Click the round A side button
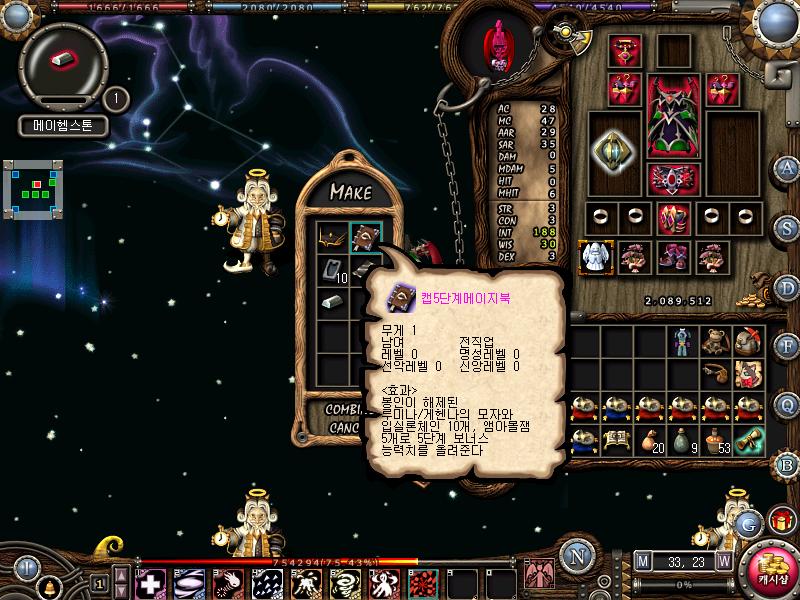The width and height of the screenshot is (800, 600). 787,167
